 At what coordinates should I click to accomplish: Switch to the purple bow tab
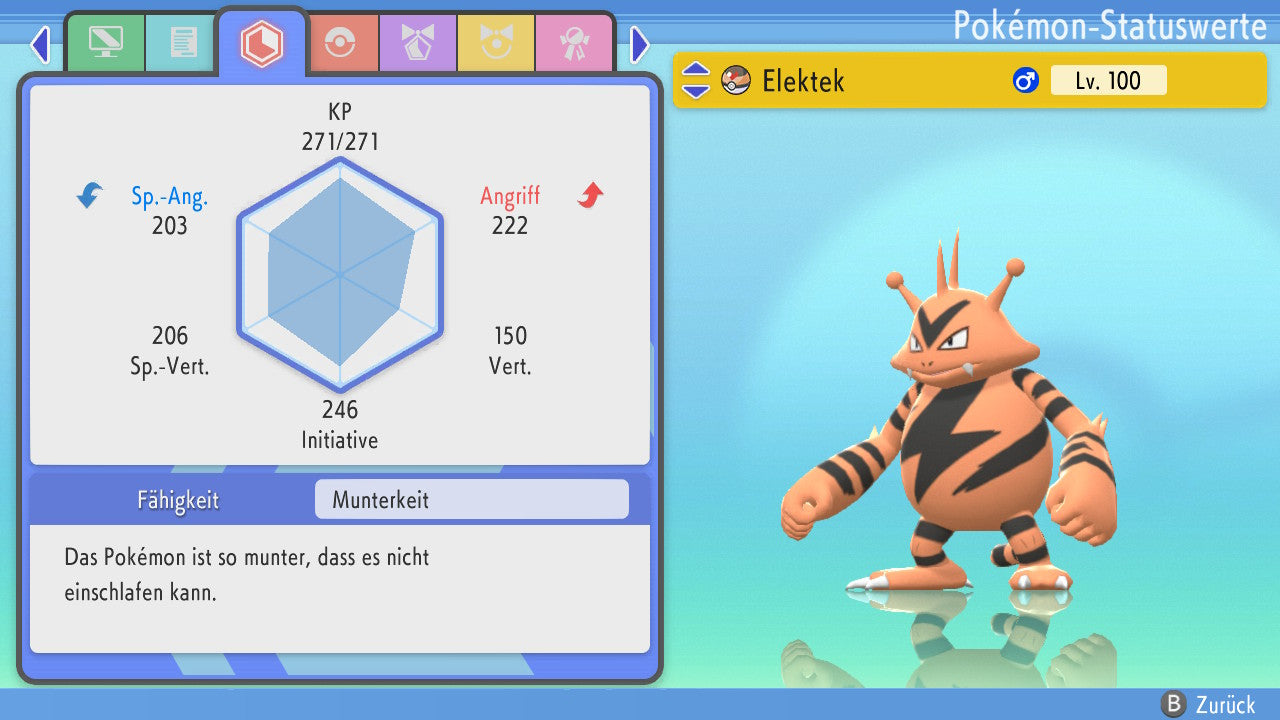(417, 42)
